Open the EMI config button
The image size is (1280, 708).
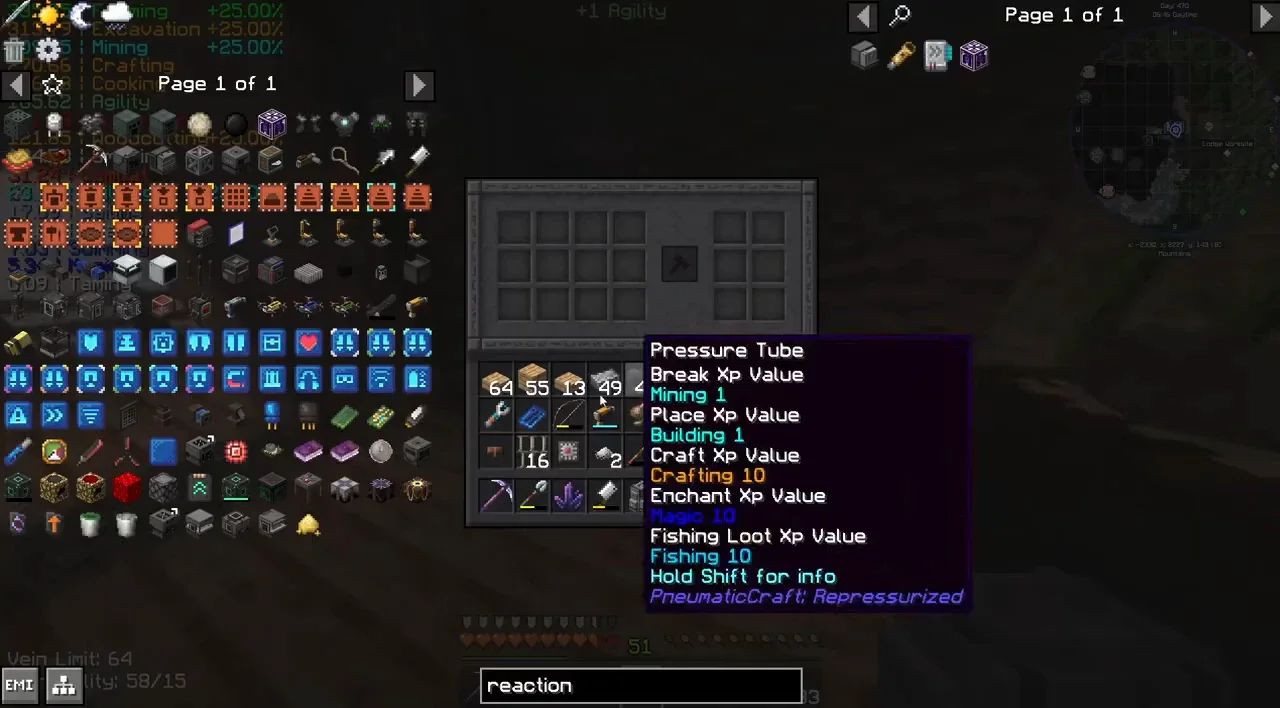(x=20, y=686)
